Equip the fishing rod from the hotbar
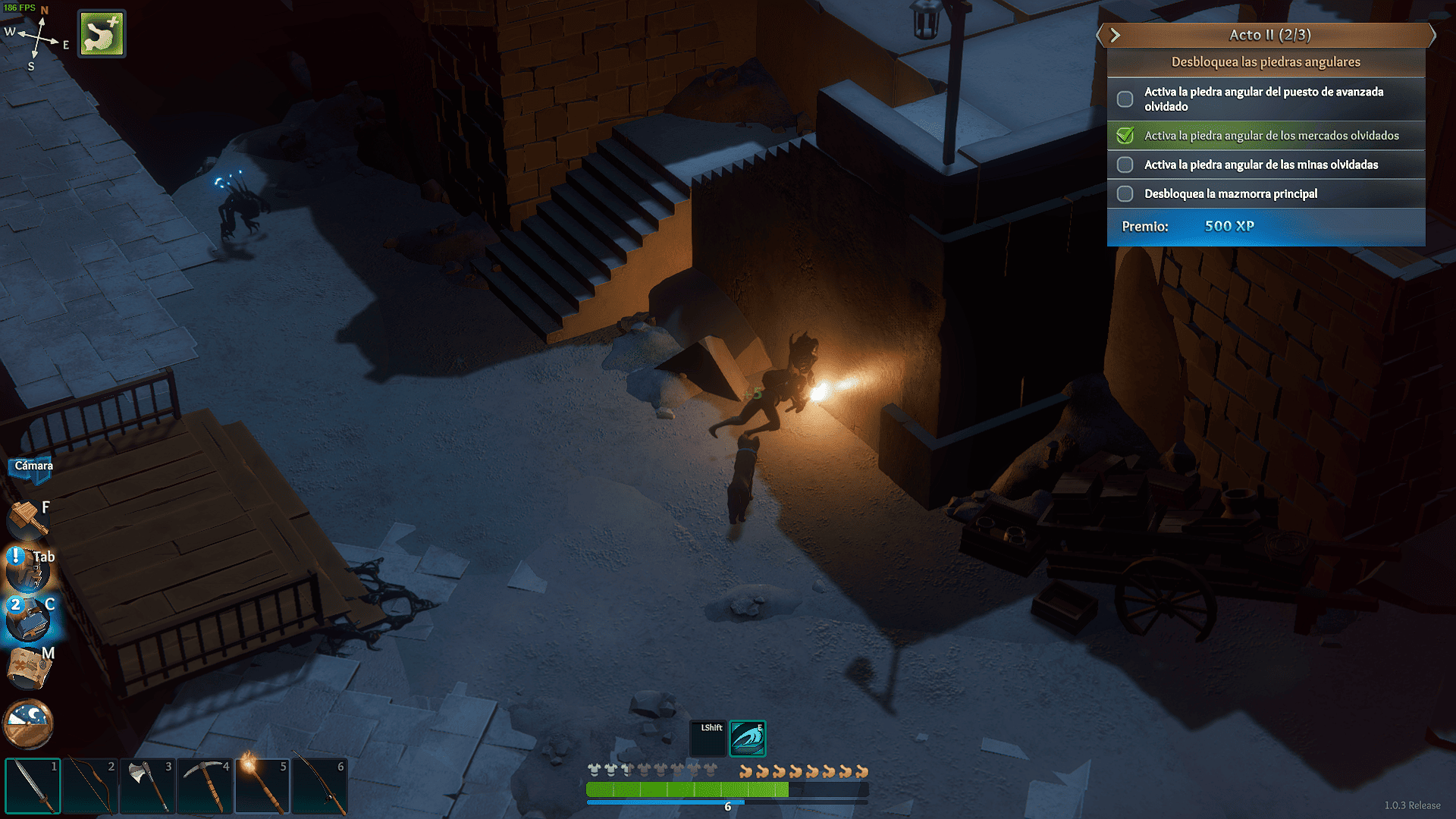This screenshot has width=1456, height=819. (320, 786)
